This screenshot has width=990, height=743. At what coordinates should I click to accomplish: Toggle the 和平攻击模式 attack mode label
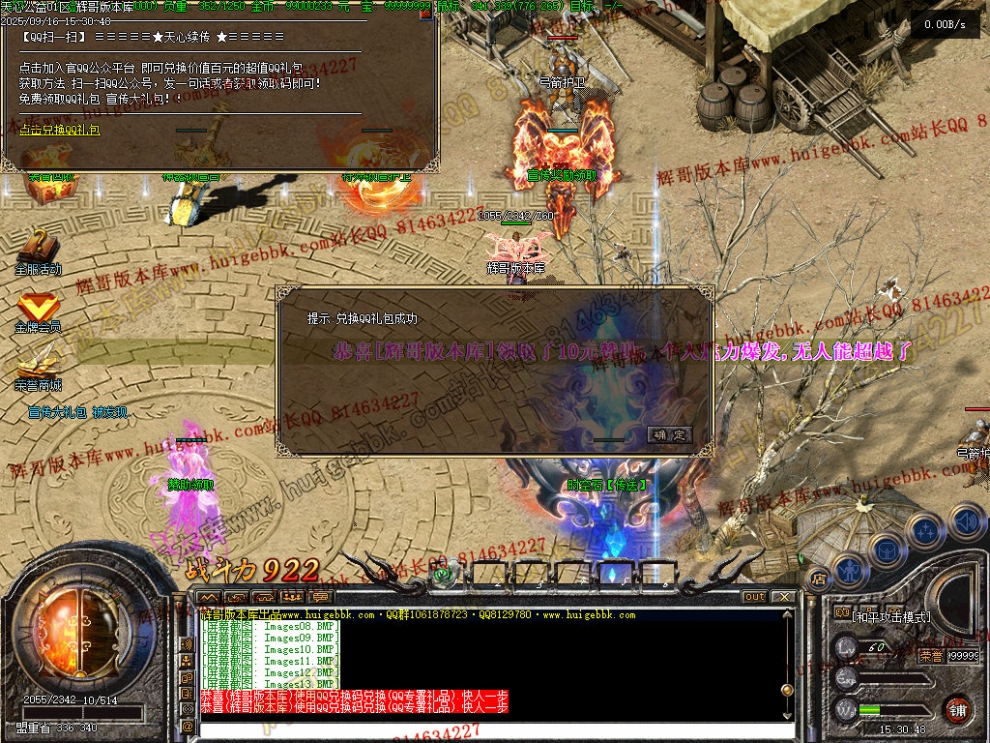(892, 618)
